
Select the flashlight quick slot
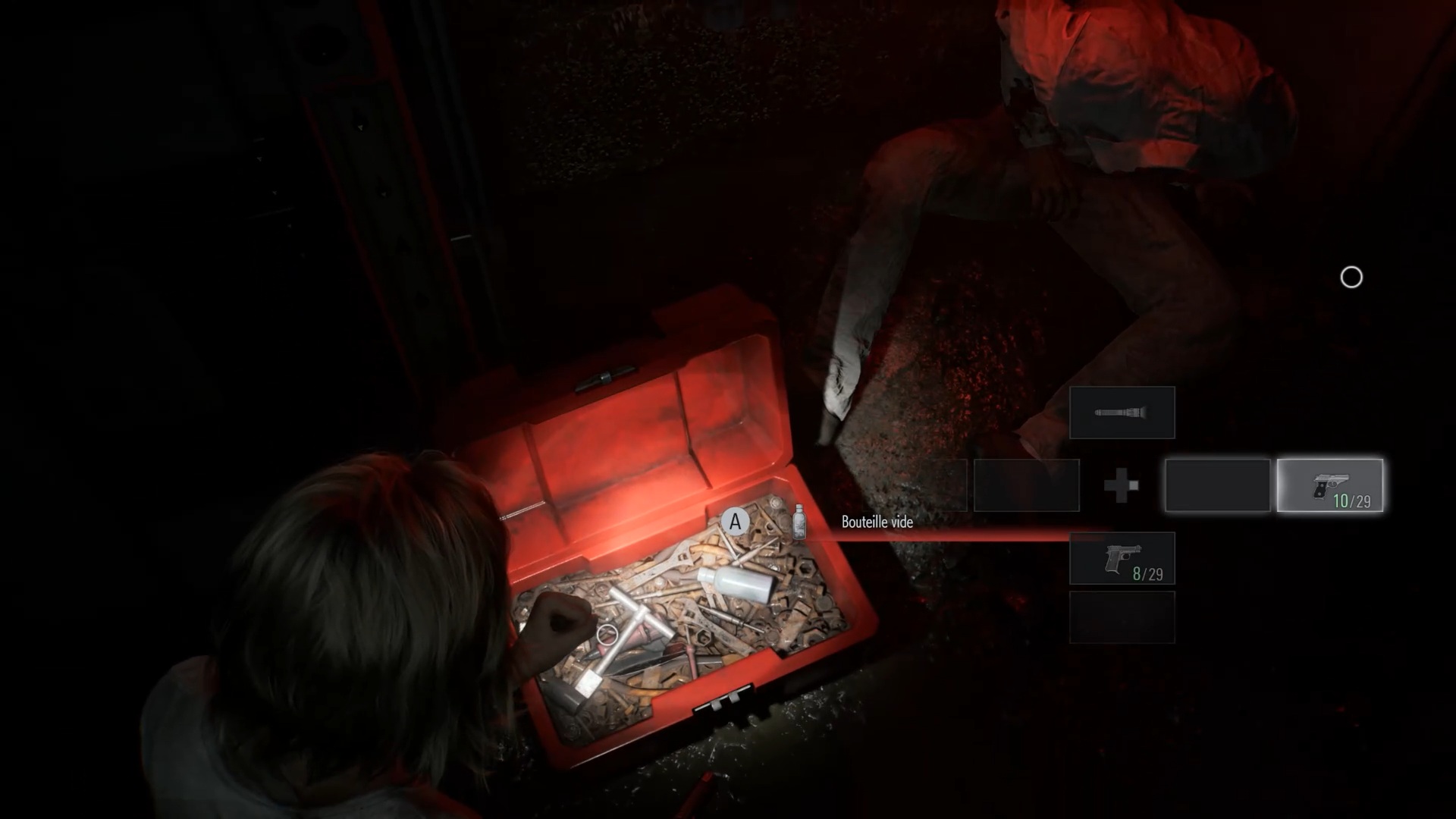click(x=1122, y=413)
